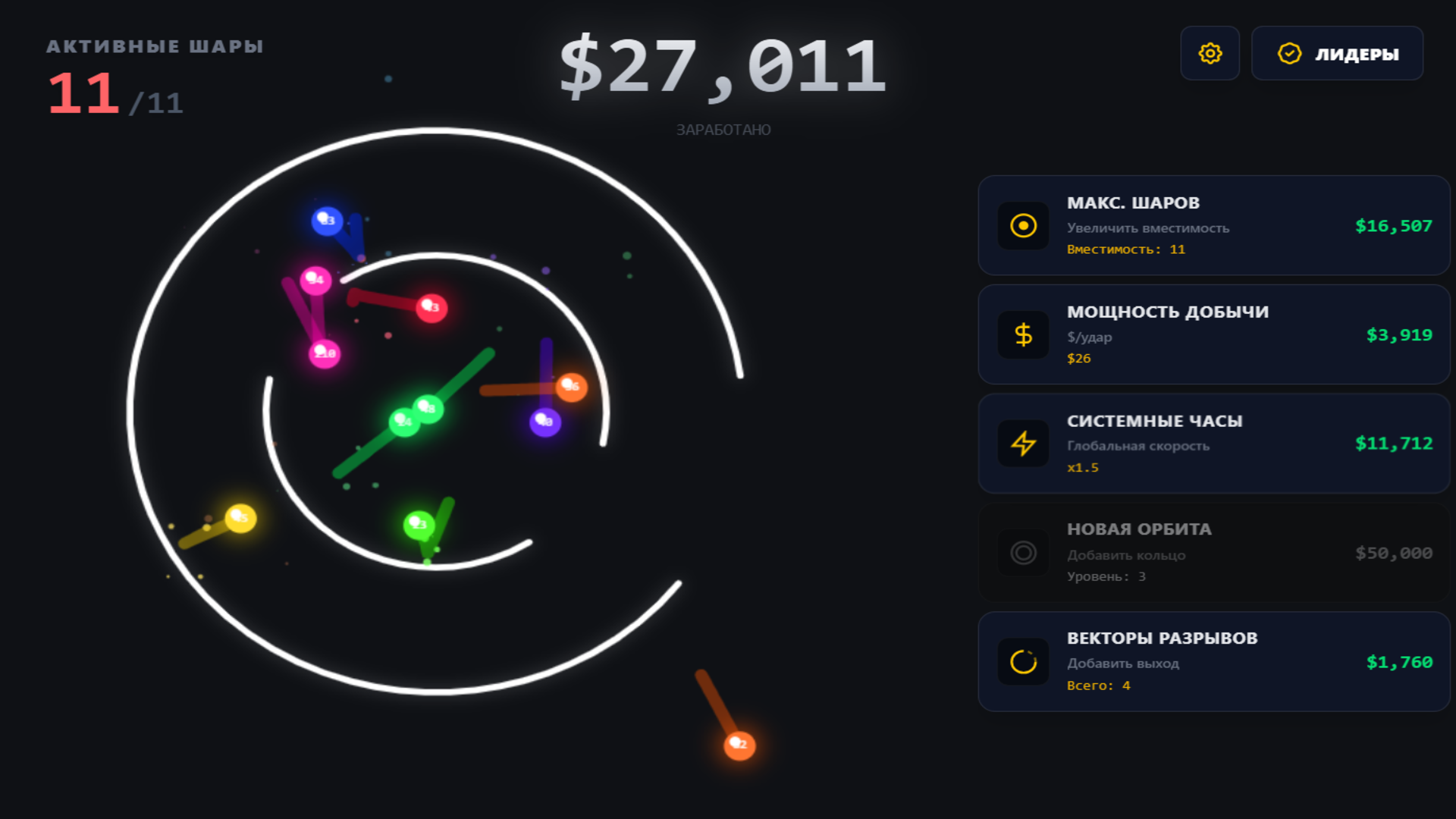The image size is (1456, 819).
Task: Open the settings gear
Action: click(x=1210, y=53)
